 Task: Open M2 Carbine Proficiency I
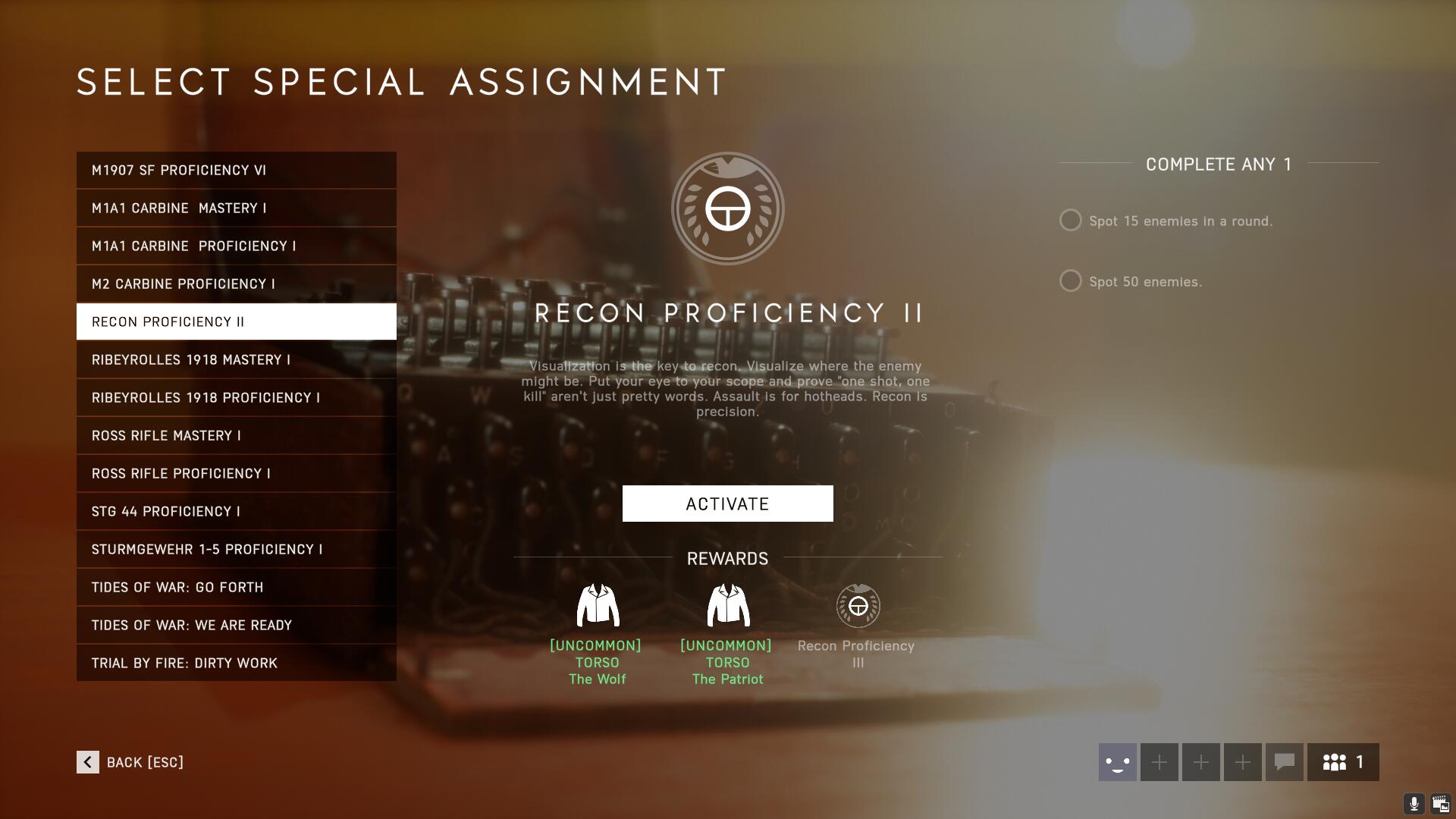point(236,284)
